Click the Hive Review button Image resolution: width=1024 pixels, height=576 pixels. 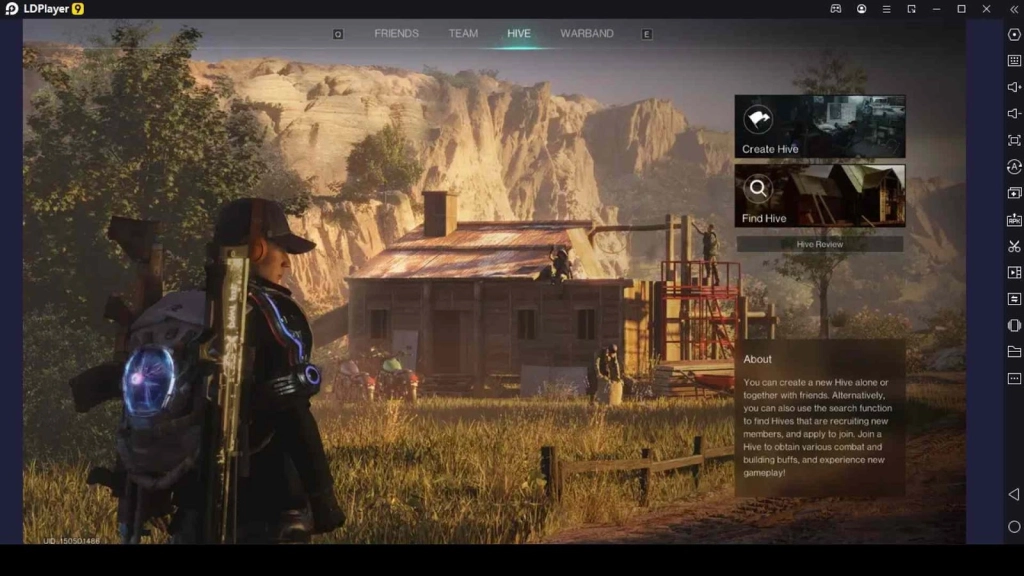[820, 244]
